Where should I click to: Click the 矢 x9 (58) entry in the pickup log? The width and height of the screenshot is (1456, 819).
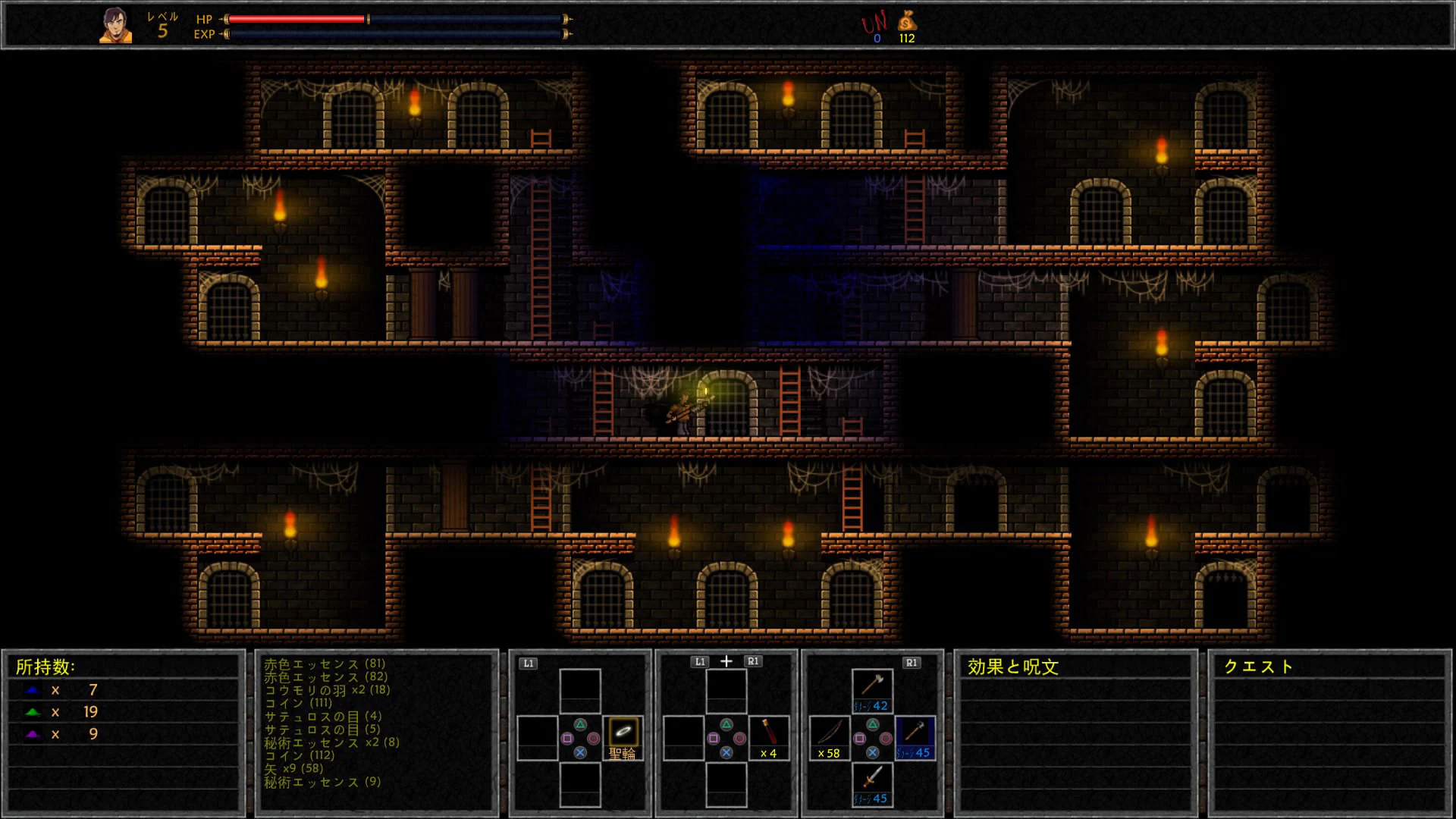pos(292,768)
